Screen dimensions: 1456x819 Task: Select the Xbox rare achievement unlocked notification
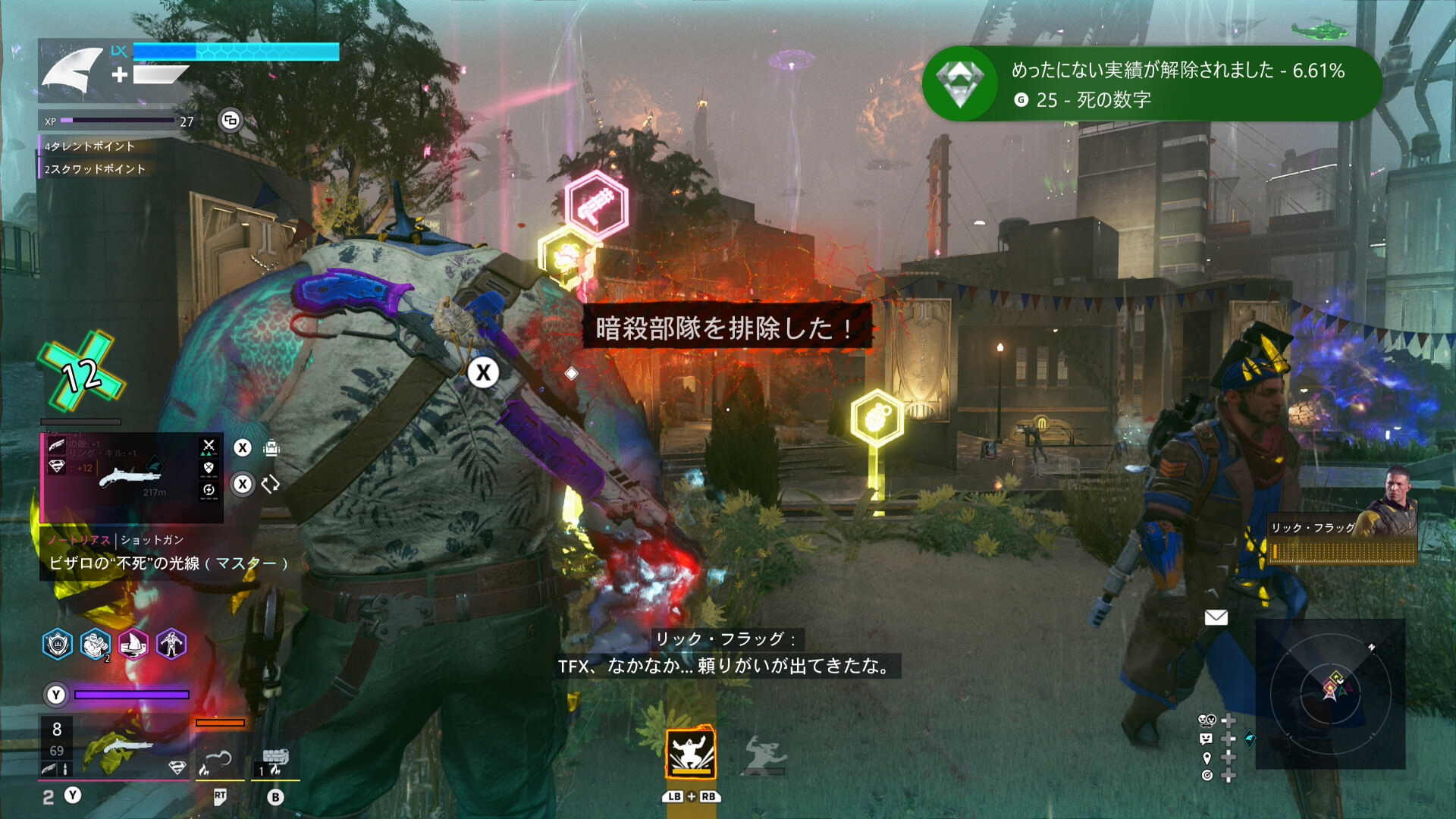click(1151, 84)
